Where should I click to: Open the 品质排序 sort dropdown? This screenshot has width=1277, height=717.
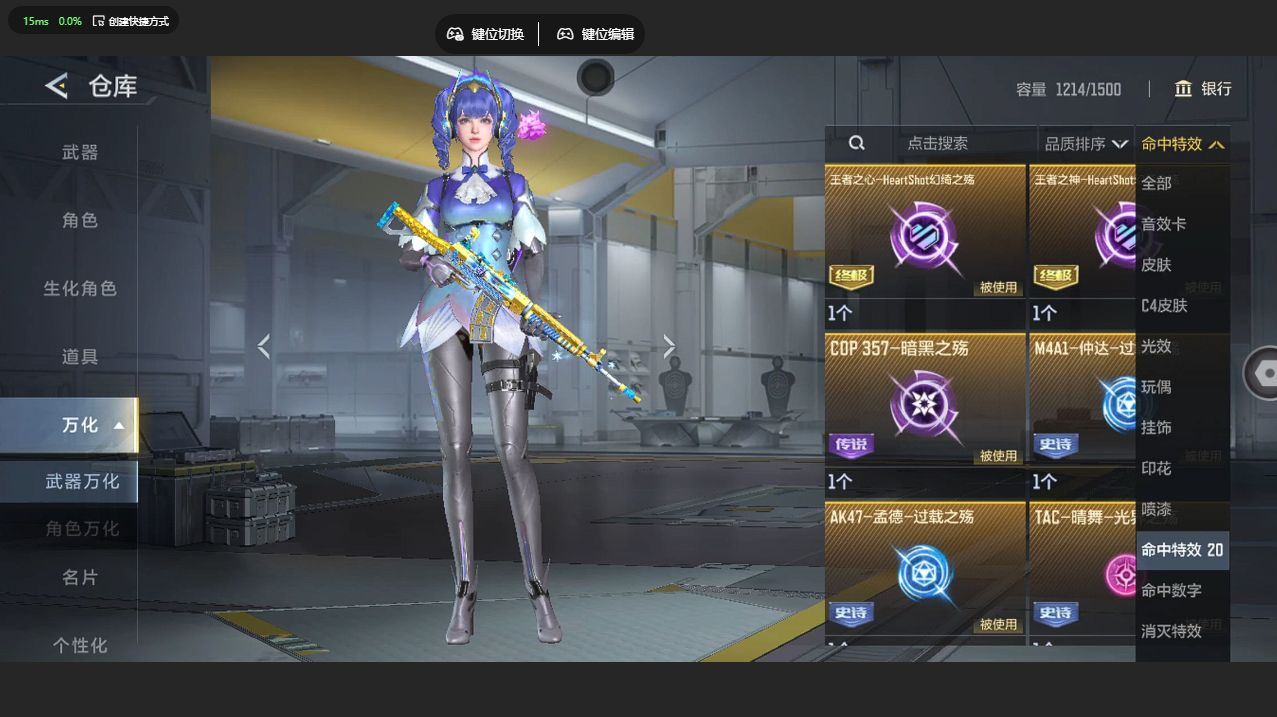tap(1085, 144)
